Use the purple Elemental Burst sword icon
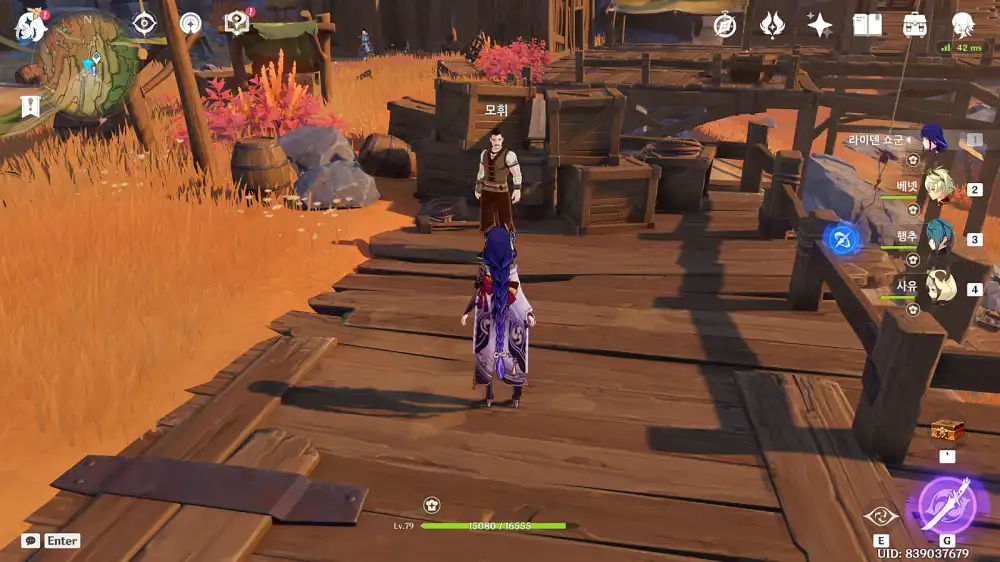 click(x=946, y=505)
